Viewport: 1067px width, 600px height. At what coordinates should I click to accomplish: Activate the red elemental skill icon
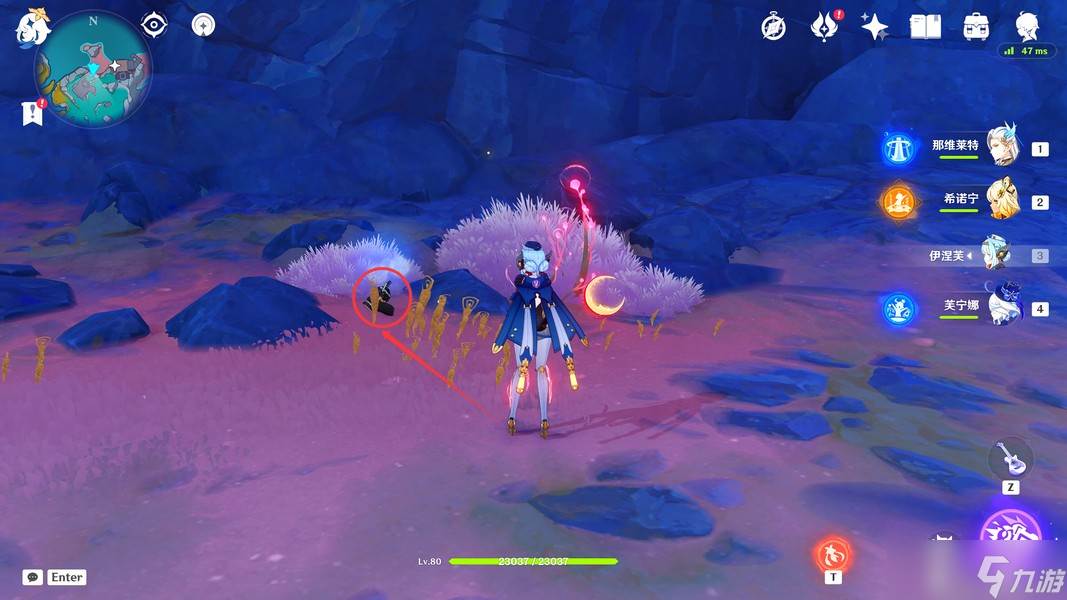click(833, 553)
